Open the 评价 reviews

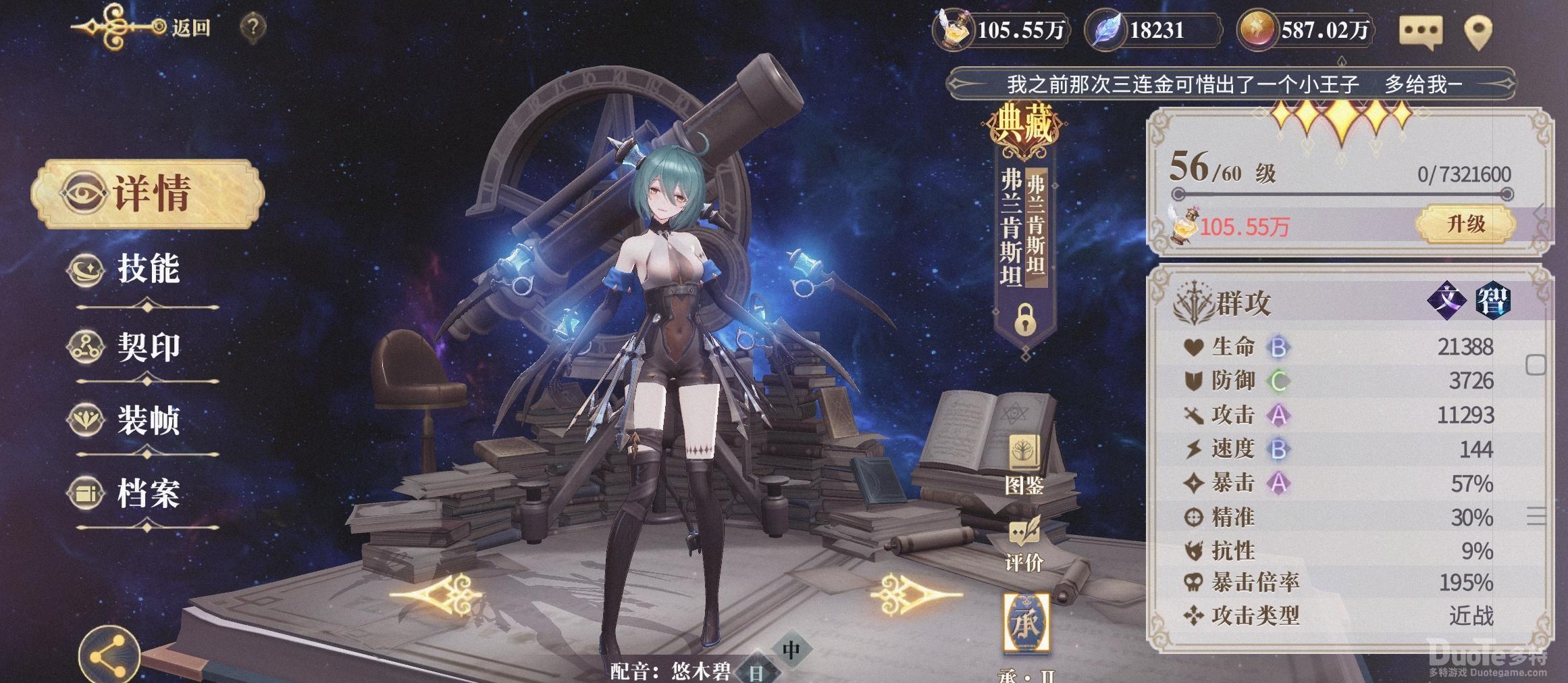1024,545
